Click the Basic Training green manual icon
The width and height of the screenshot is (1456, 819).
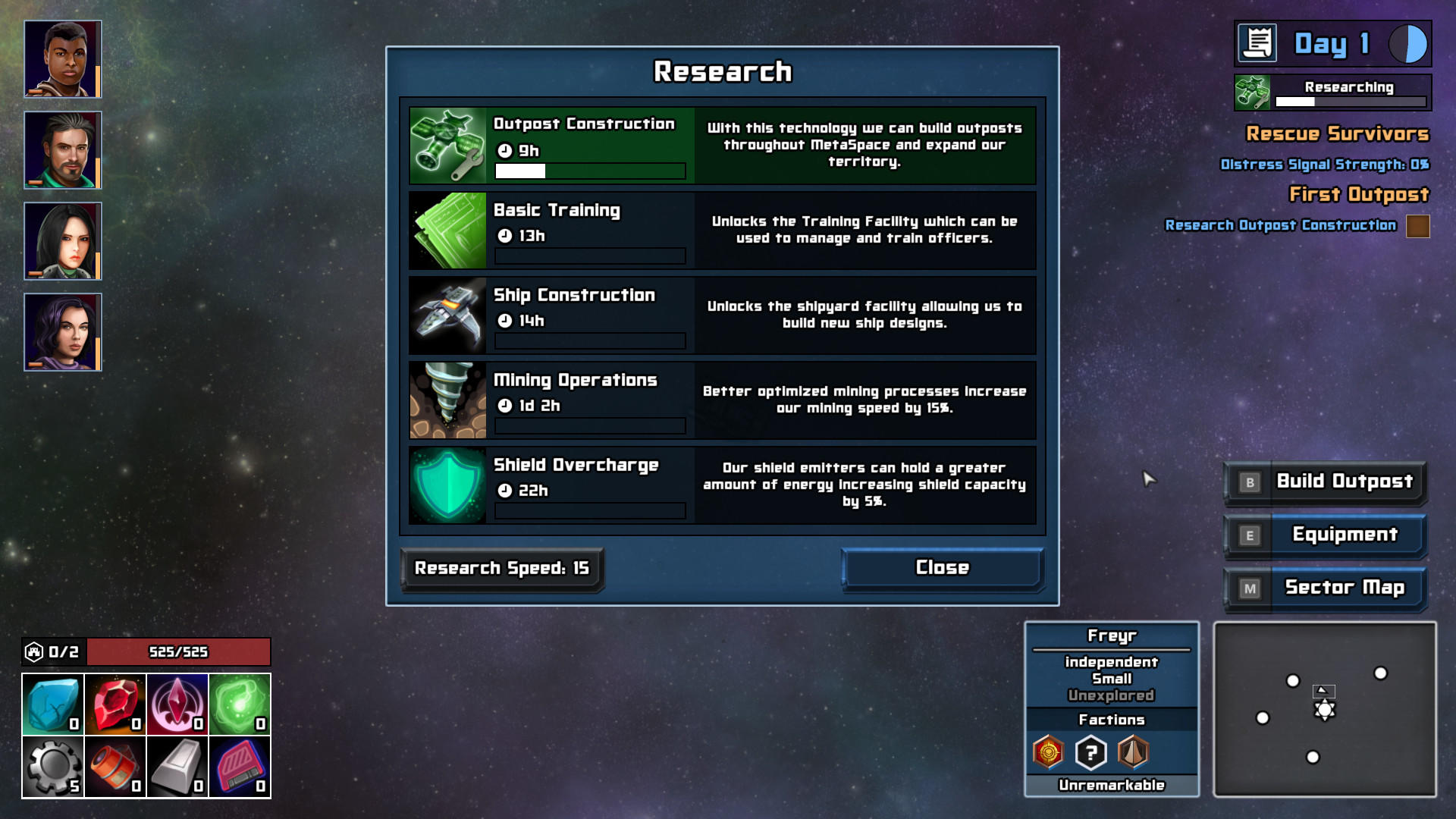click(x=447, y=230)
